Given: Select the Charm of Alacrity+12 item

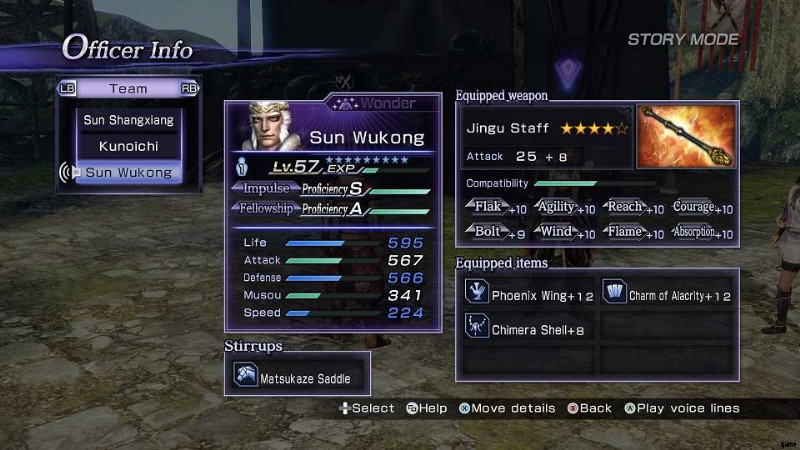Looking at the screenshot, I should click(x=668, y=296).
